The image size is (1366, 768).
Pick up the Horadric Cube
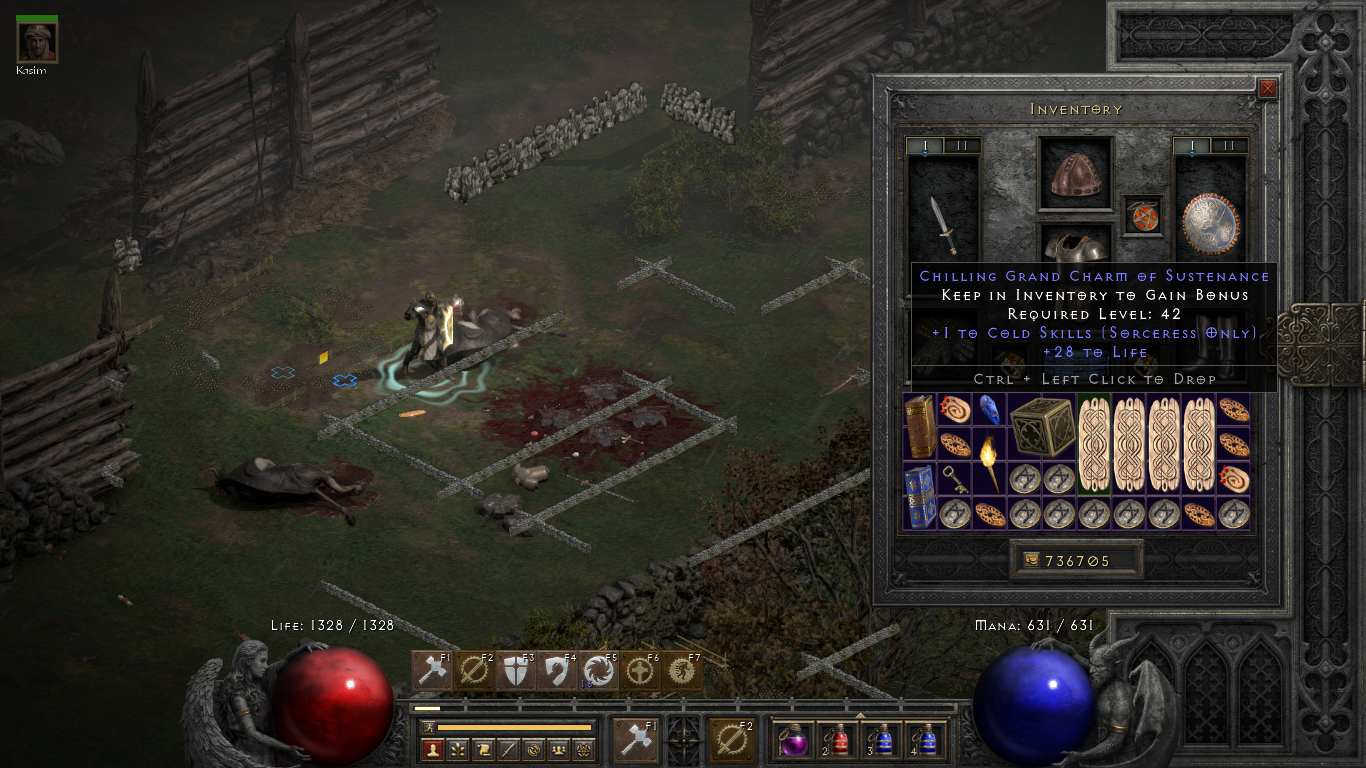(1041, 427)
